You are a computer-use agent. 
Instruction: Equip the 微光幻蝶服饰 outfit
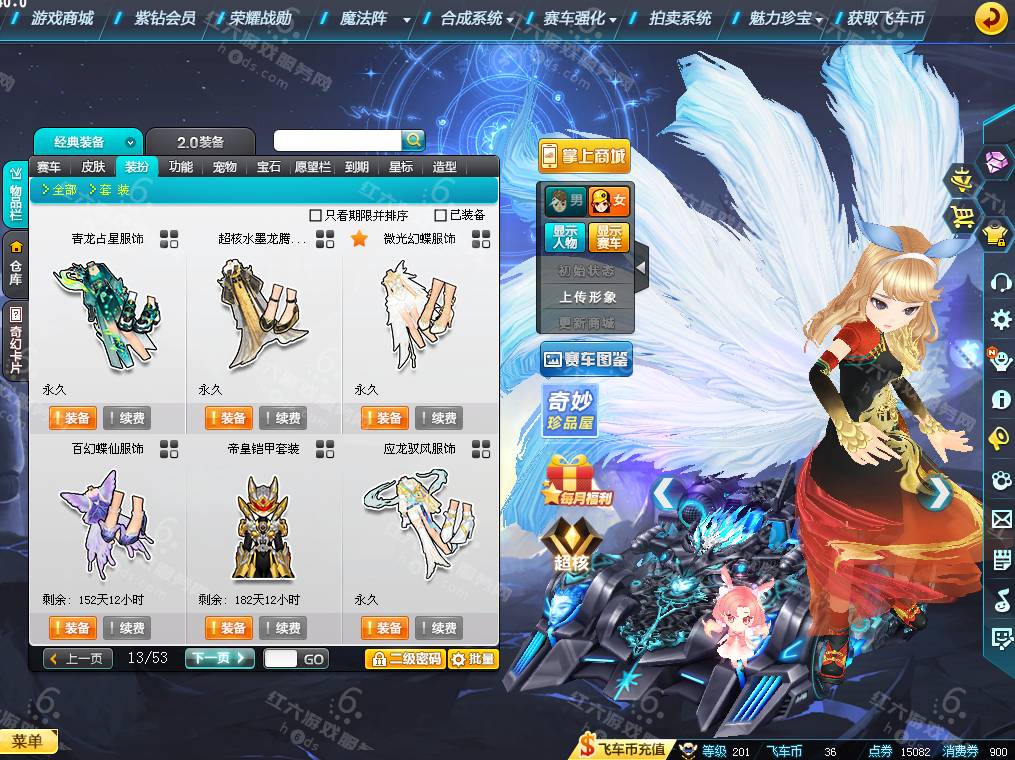click(384, 418)
